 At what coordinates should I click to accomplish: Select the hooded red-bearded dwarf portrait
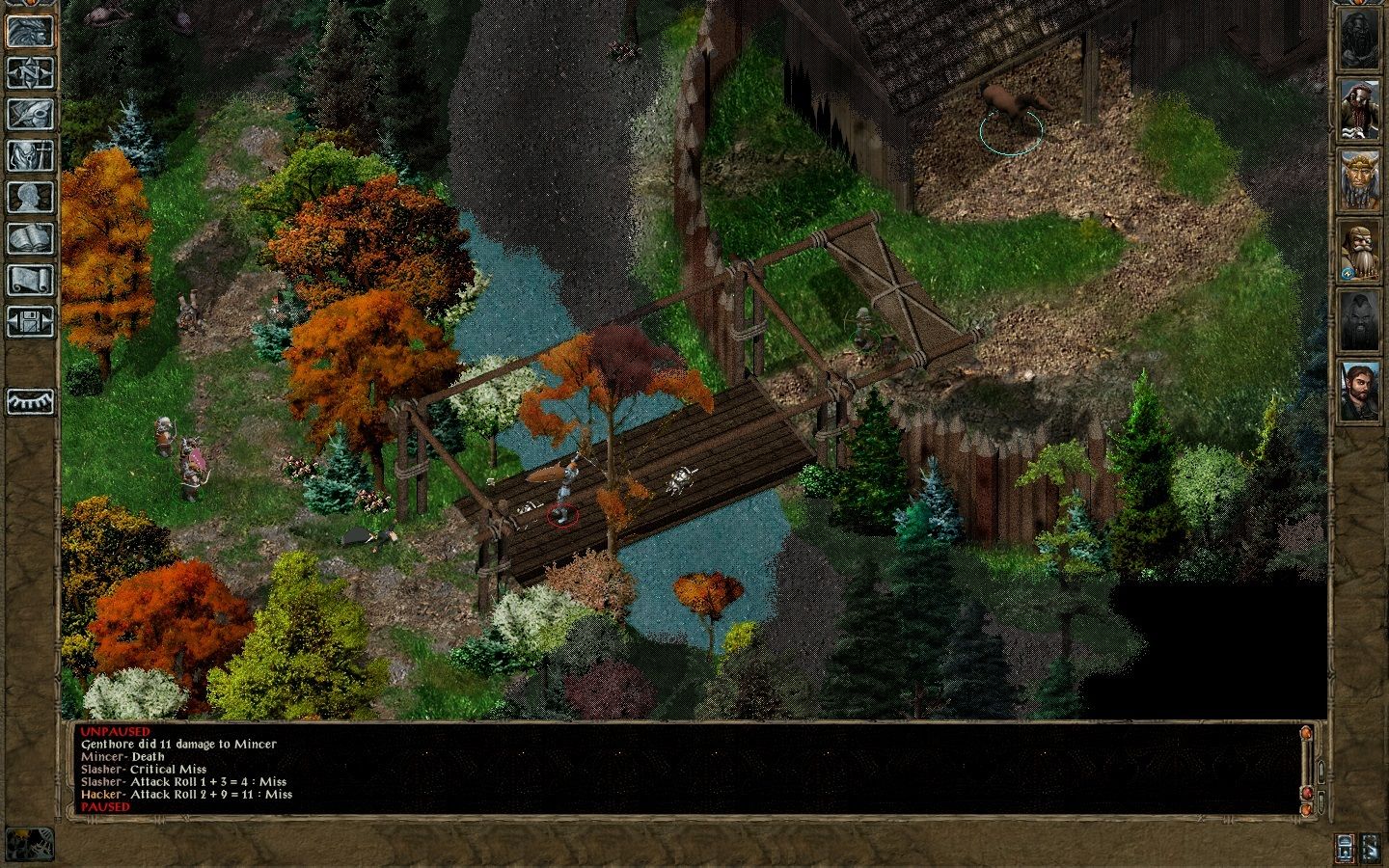tap(1358, 110)
